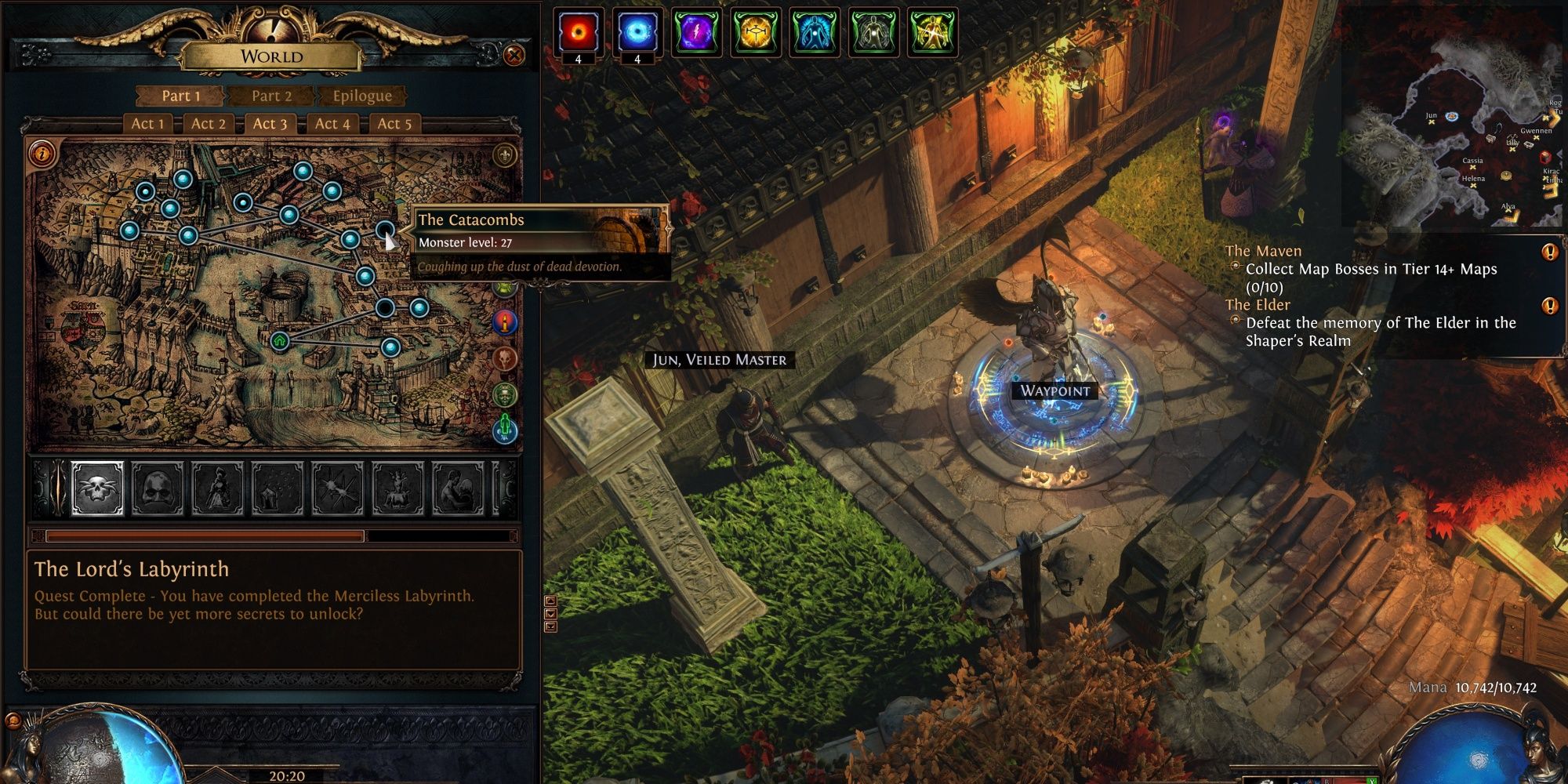Choose the embracing couple quest icon
This screenshot has height=784, width=1568.
coord(458,488)
